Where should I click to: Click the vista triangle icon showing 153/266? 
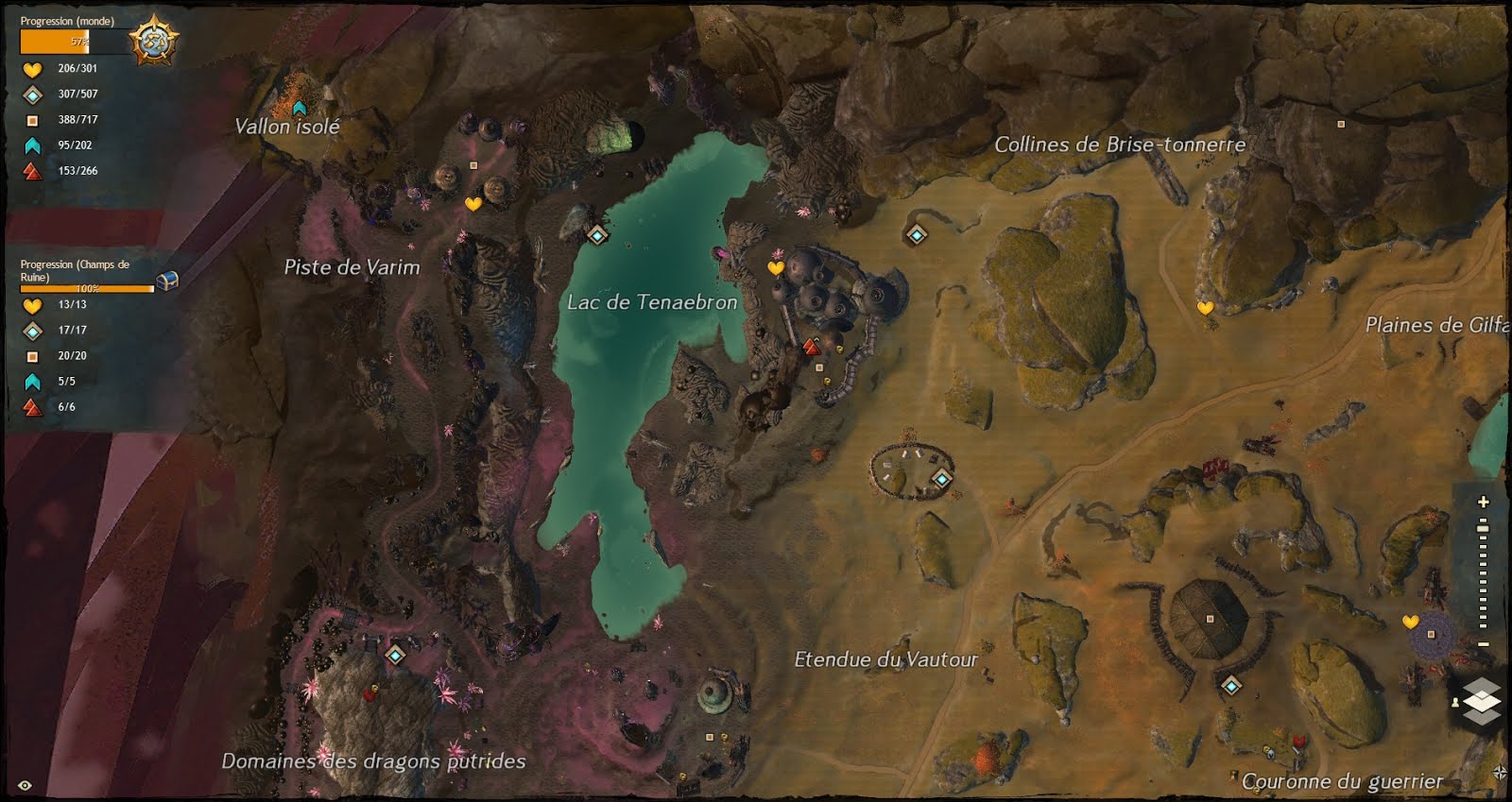[31, 171]
